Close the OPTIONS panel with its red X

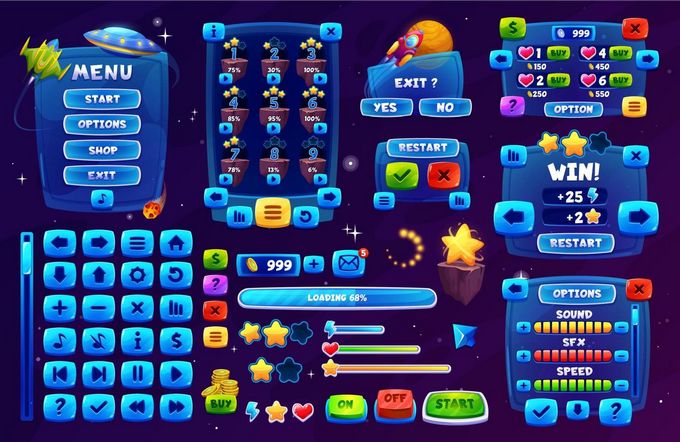[x=637, y=288]
